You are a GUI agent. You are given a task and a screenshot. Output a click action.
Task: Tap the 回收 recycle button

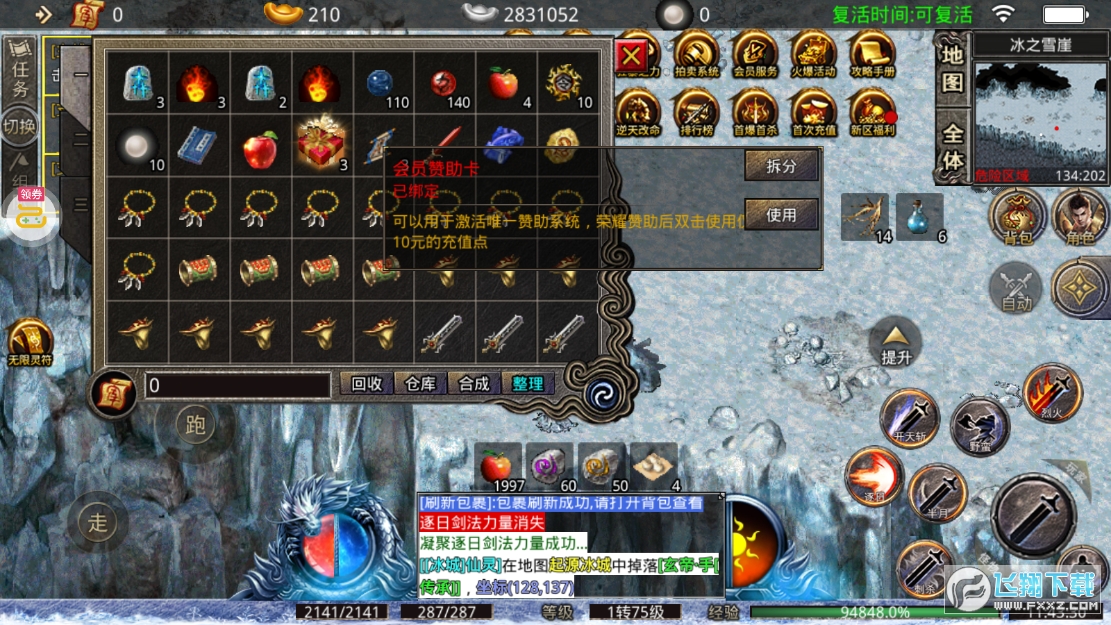367,384
